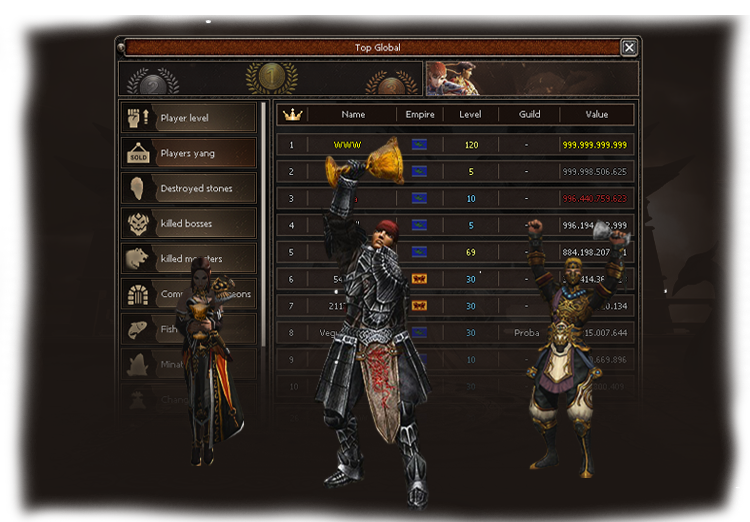Click the Empire column header
The image size is (750, 522).
420,115
